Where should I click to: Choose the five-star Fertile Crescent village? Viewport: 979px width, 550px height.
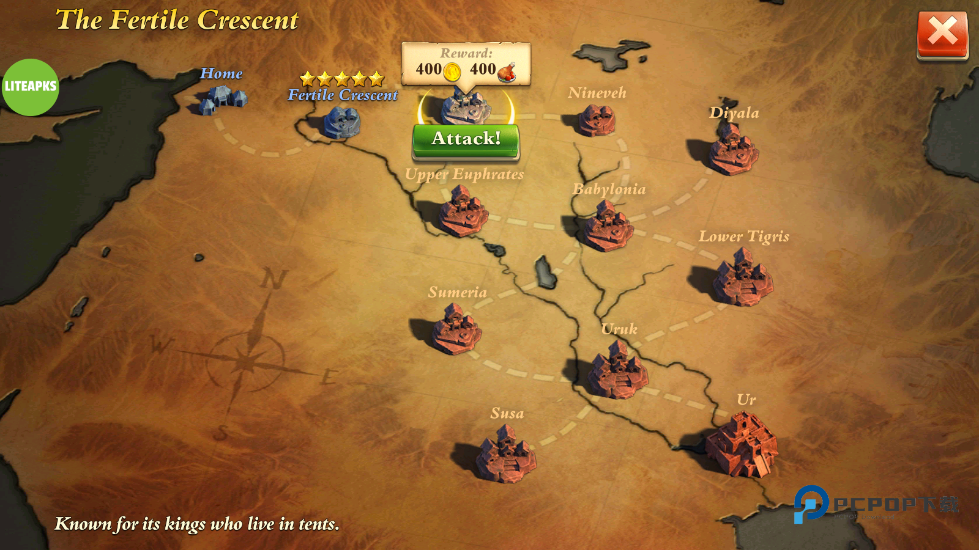point(342,121)
